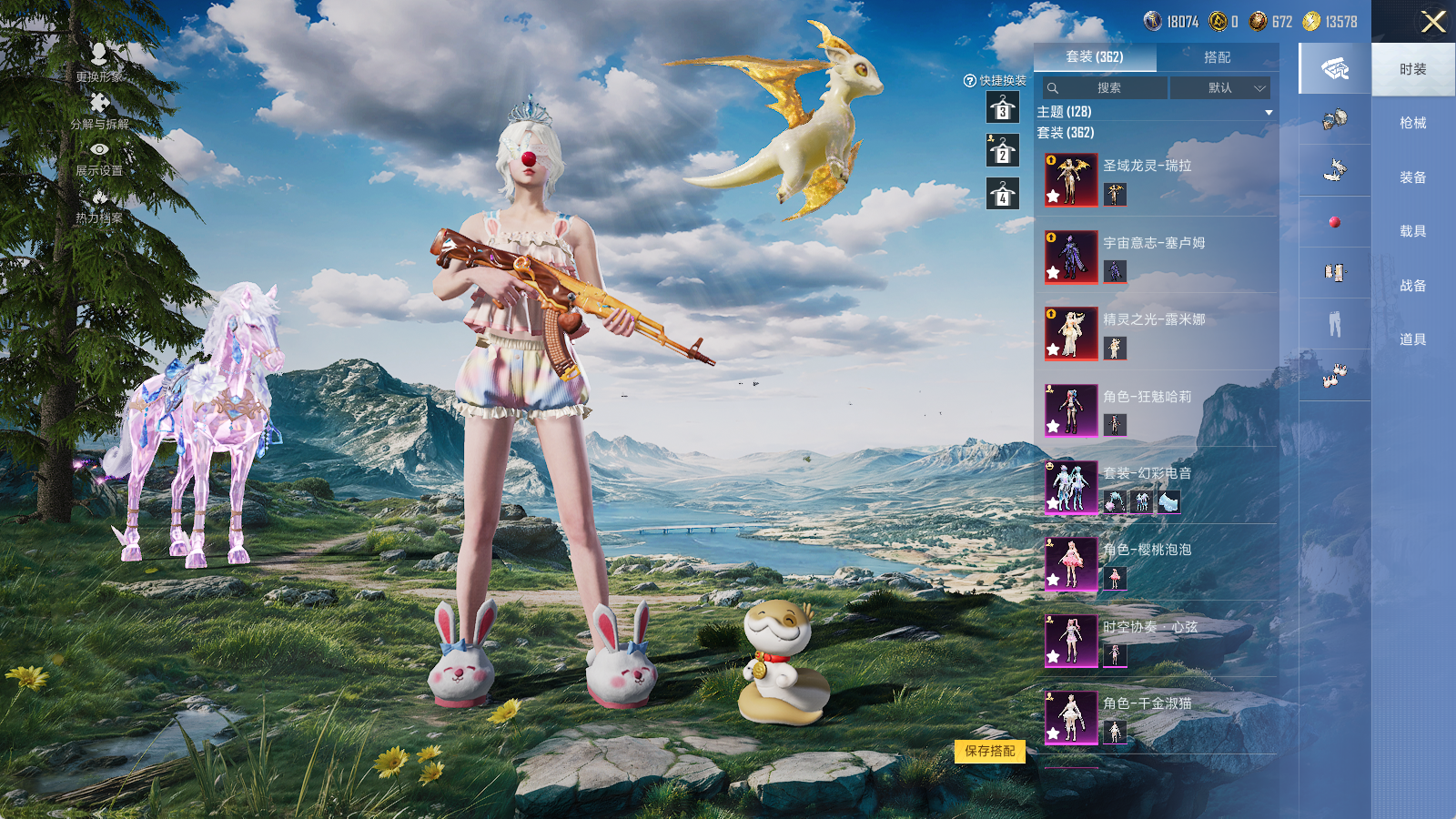
Task: Save the outfit with 保存搭配
Action: coord(989,751)
